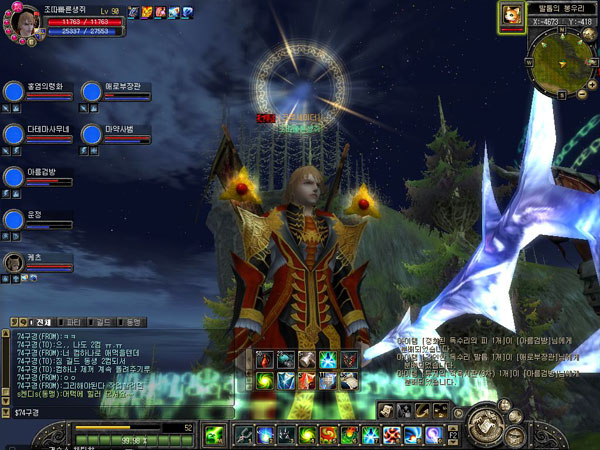Viewport: 600px width, 450px height.
Task: Click the large green skill icon on bottom bar
Action: coord(215,434)
